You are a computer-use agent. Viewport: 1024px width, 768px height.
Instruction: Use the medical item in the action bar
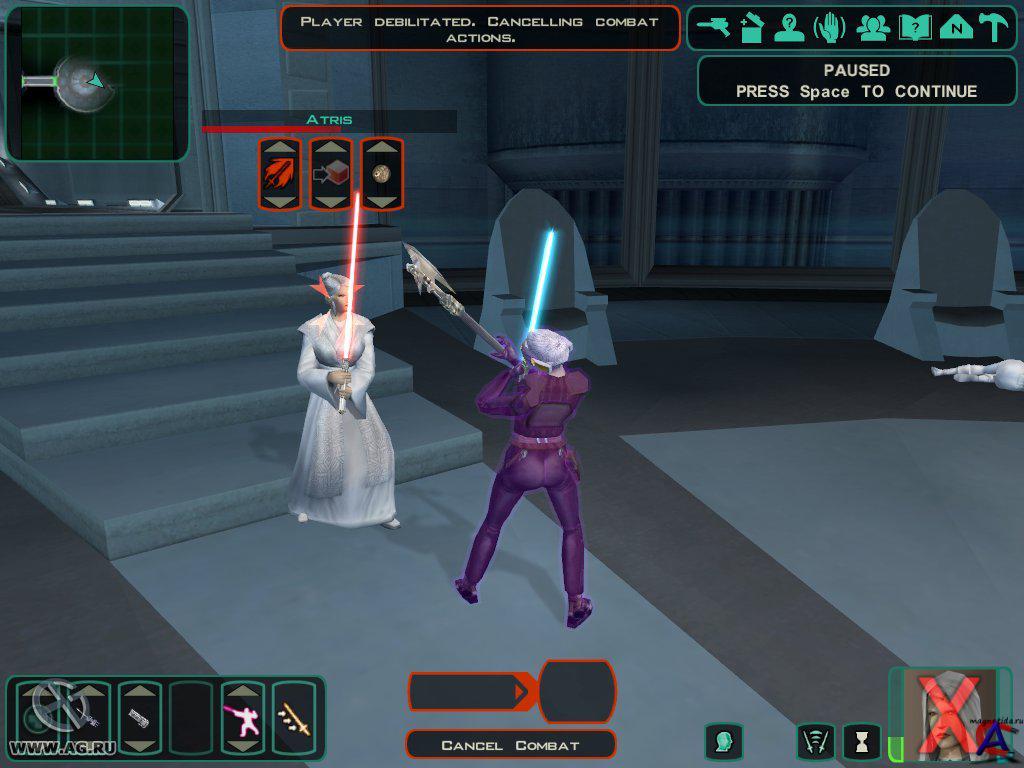click(x=140, y=718)
